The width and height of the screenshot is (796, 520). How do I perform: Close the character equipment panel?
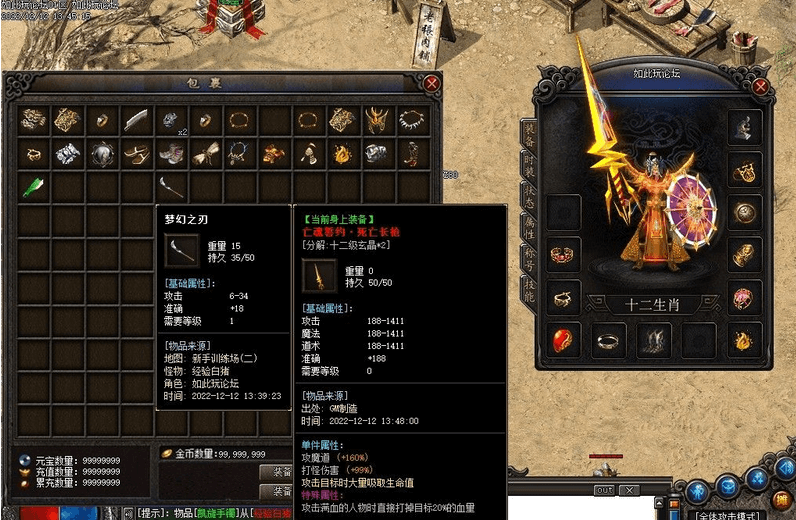761,87
